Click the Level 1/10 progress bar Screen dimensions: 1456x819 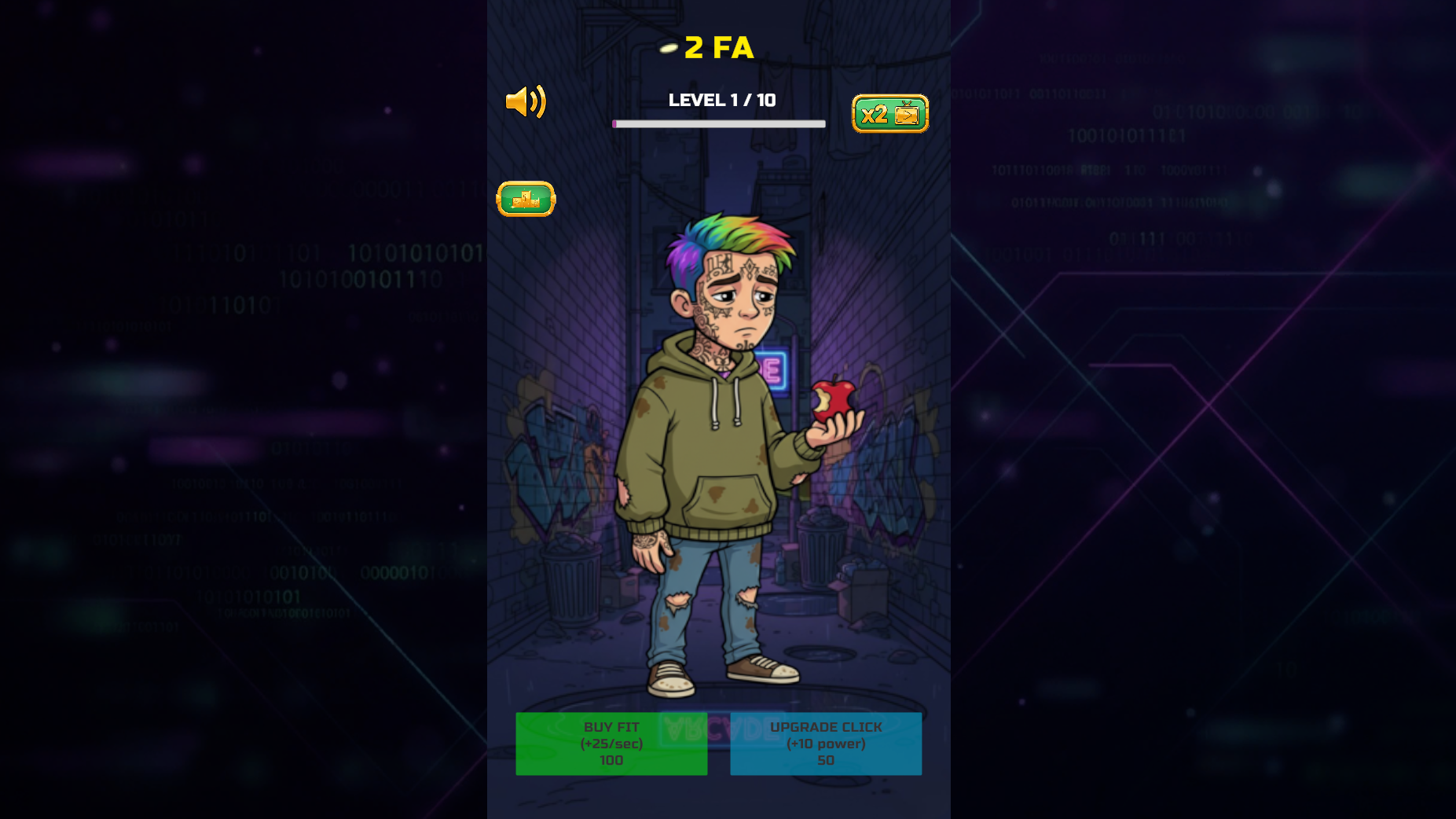719,123
